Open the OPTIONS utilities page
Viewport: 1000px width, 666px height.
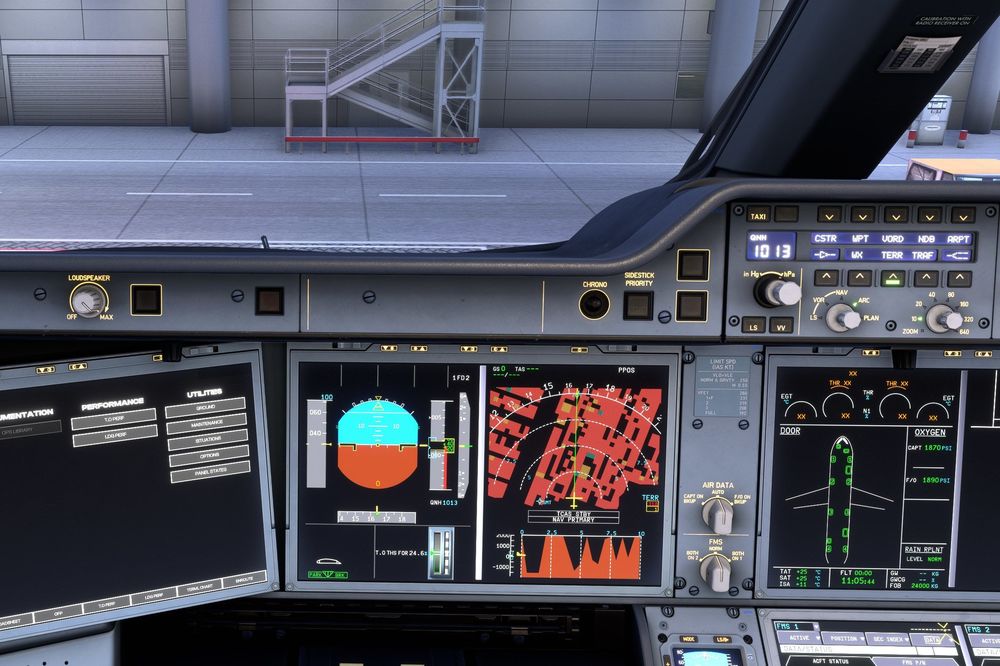[209, 456]
